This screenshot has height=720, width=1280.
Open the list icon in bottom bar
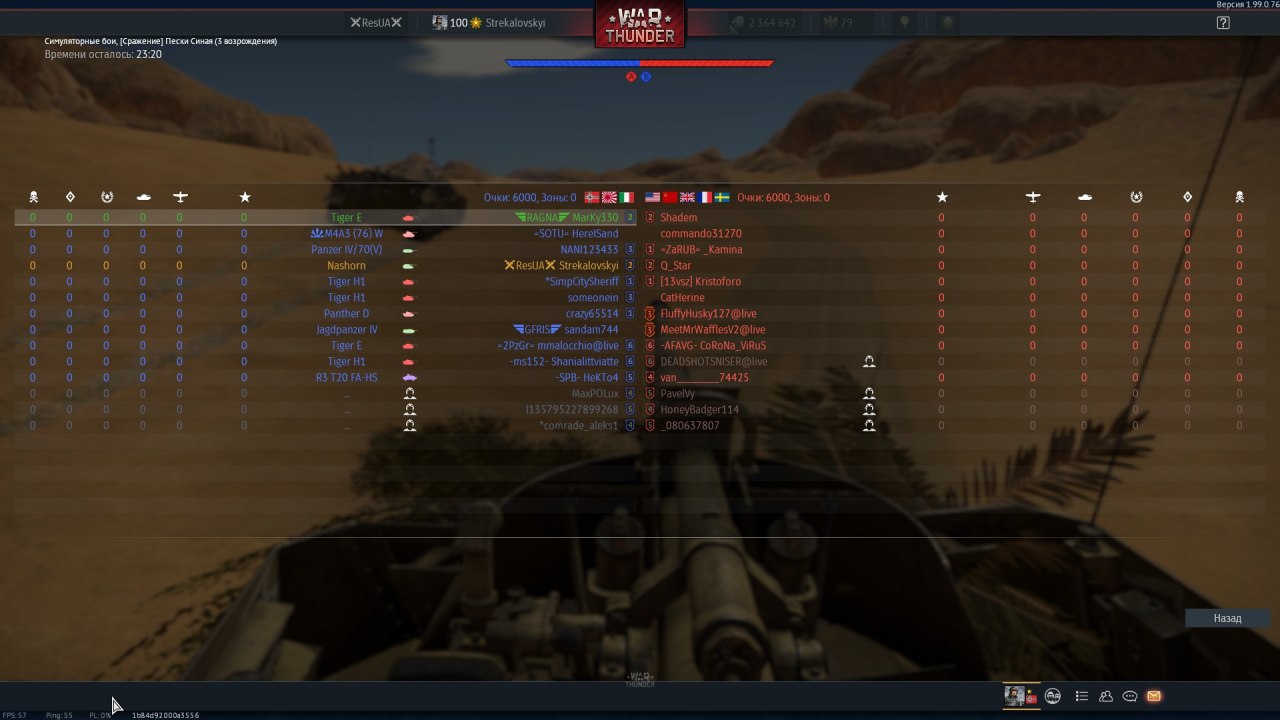tap(1081, 696)
